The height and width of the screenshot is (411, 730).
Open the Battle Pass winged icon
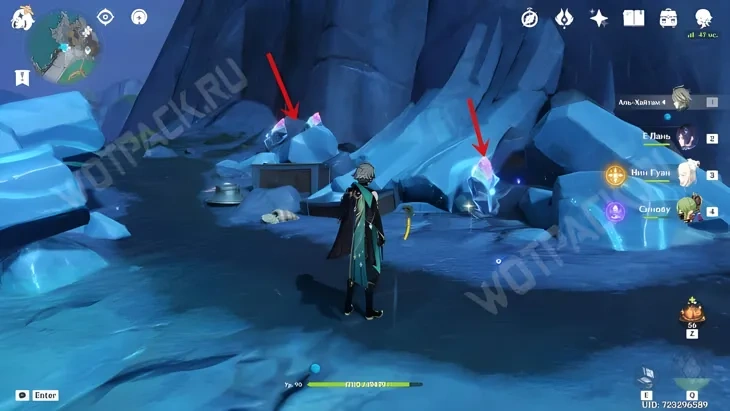[564, 18]
